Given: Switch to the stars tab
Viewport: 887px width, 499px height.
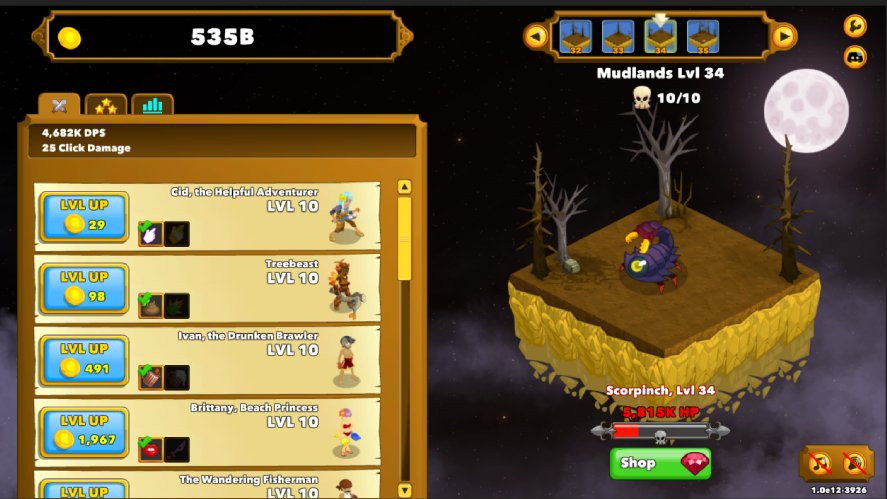Looking at the screenshot, I should [x=106, y=105].
